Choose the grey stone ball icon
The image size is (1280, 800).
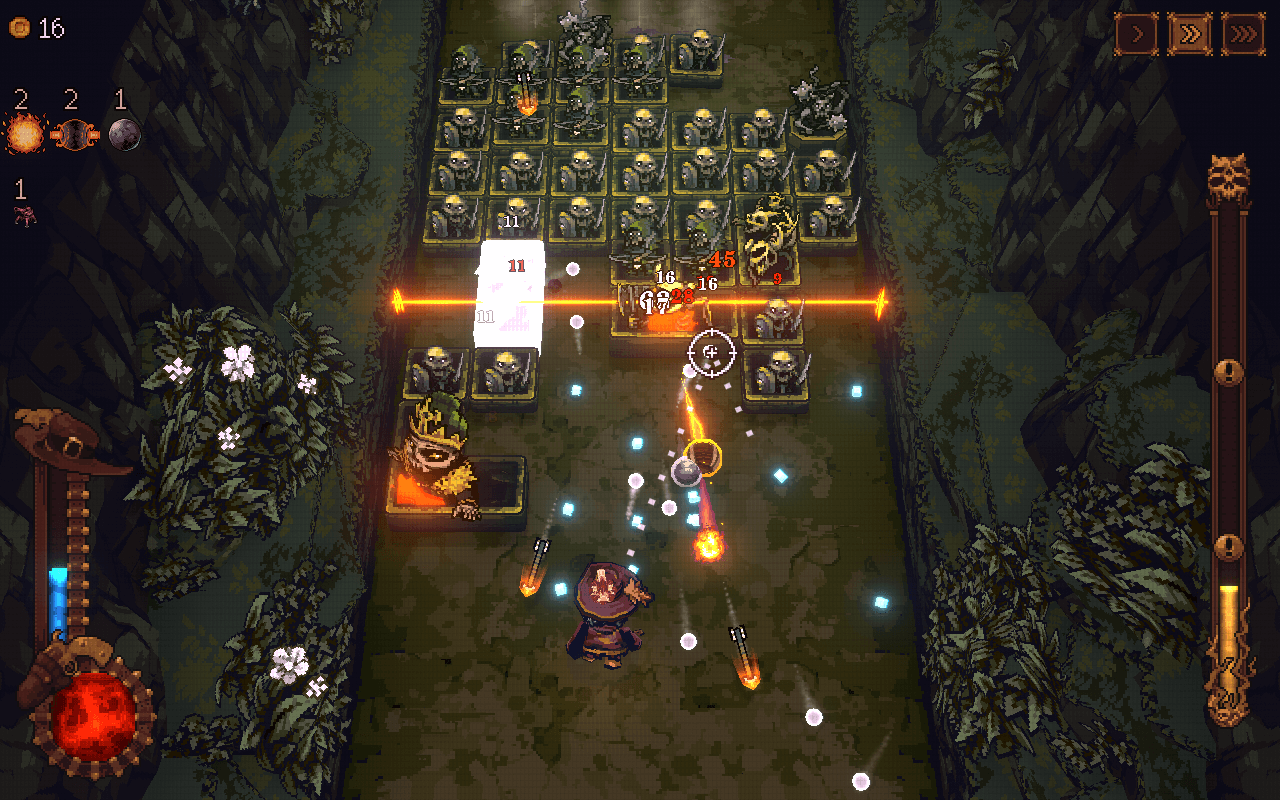point(124,134)
